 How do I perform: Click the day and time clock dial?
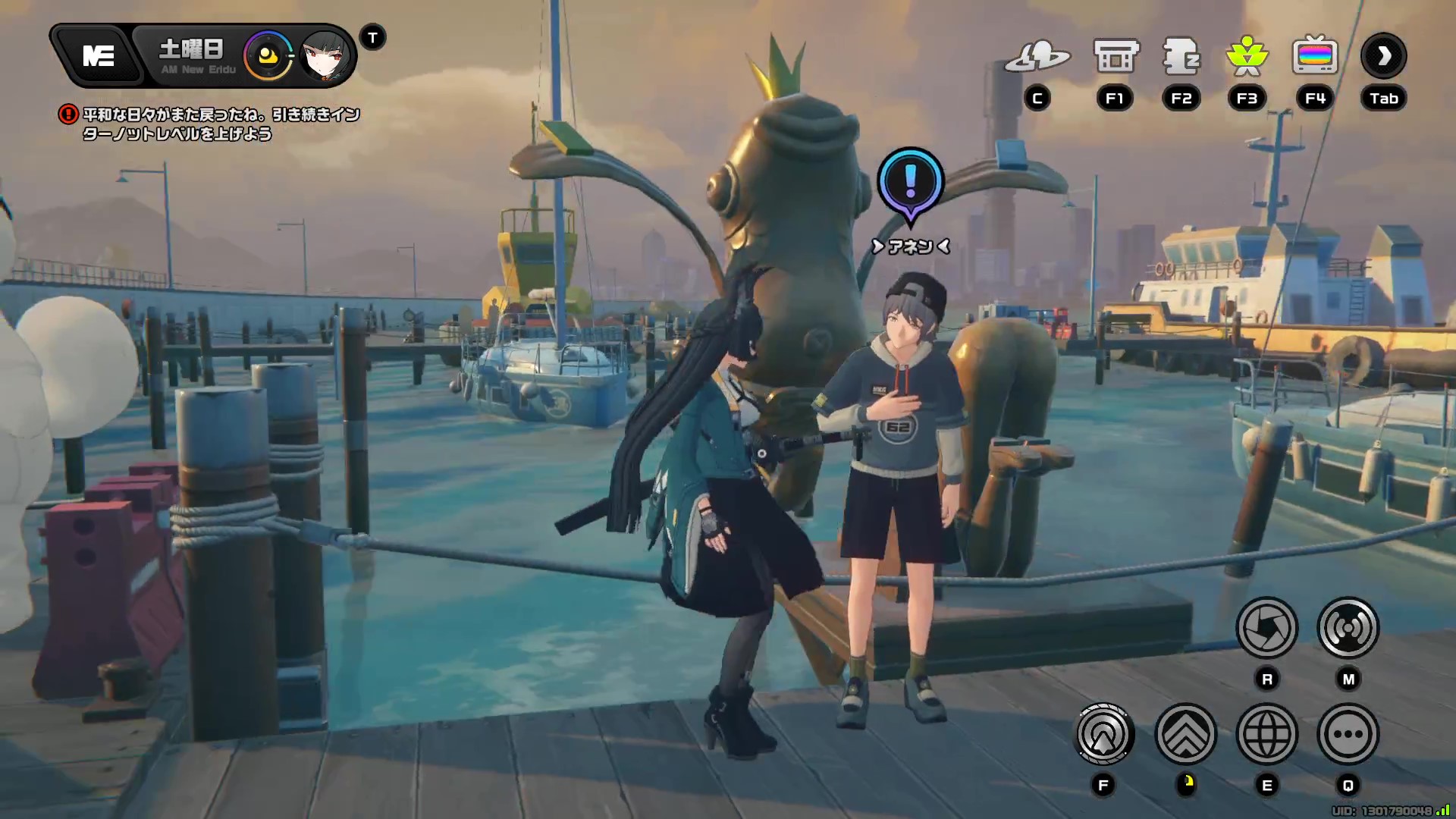[267, 56]
